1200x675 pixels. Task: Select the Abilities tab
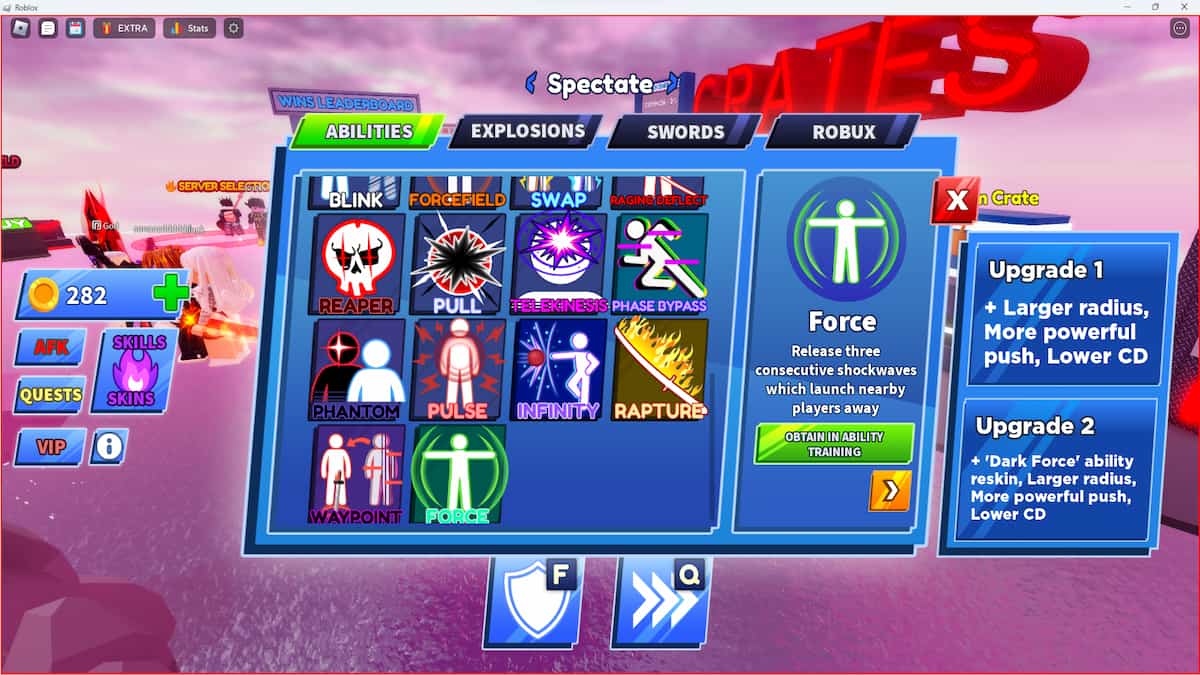[368, 132]
